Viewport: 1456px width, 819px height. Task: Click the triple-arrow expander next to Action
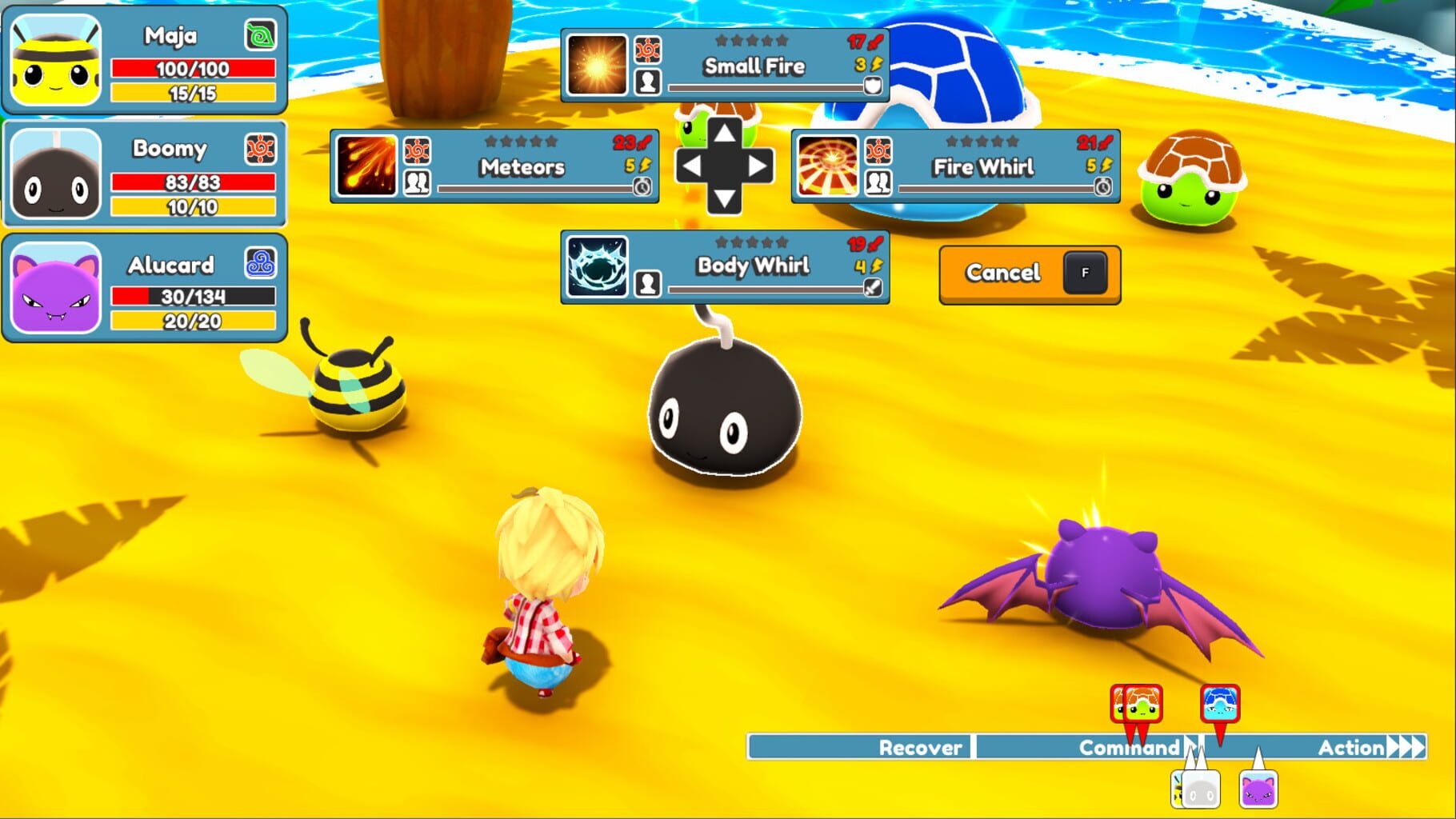[x=1406, y=748]
